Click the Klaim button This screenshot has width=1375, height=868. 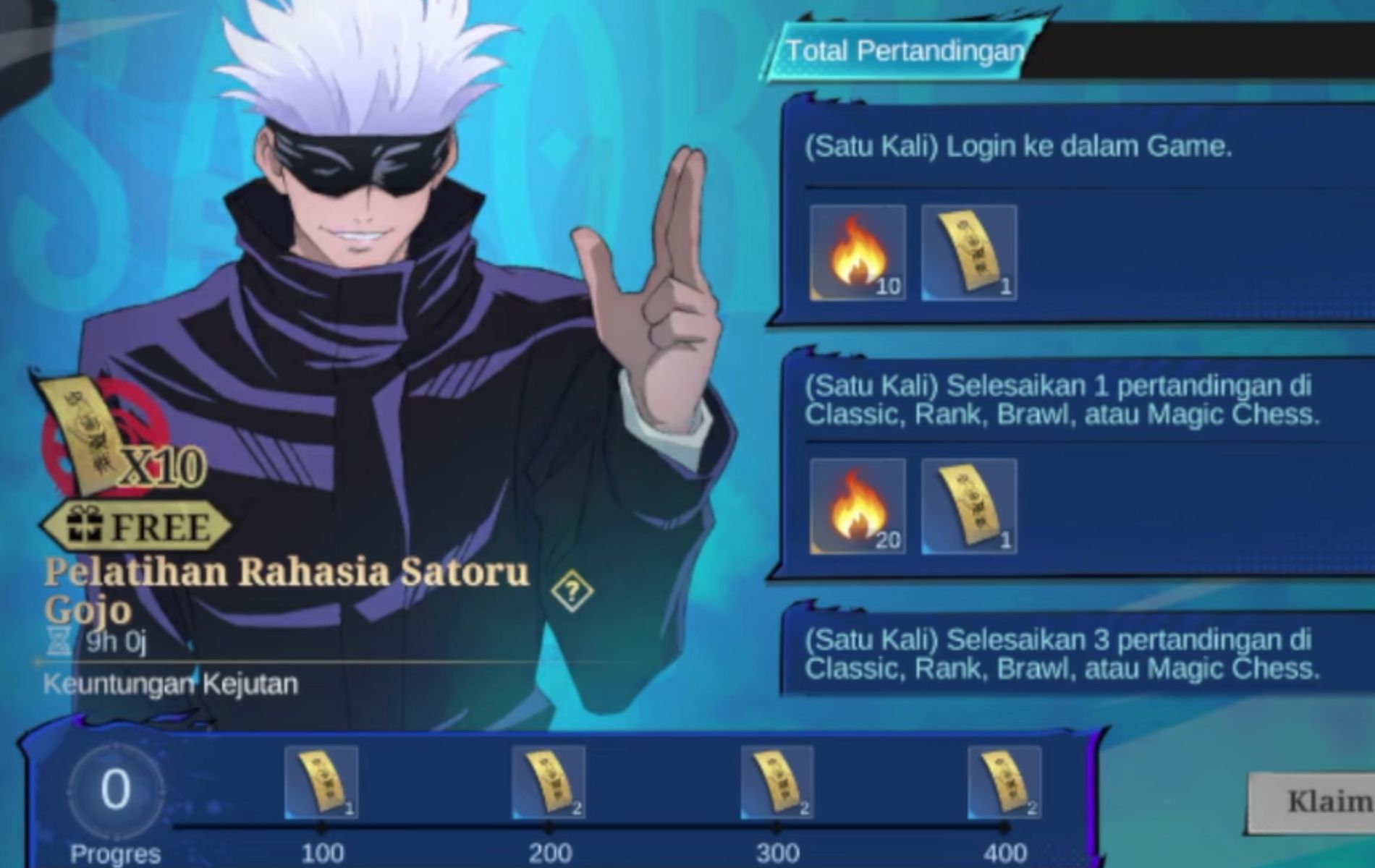pos(1313,803)
